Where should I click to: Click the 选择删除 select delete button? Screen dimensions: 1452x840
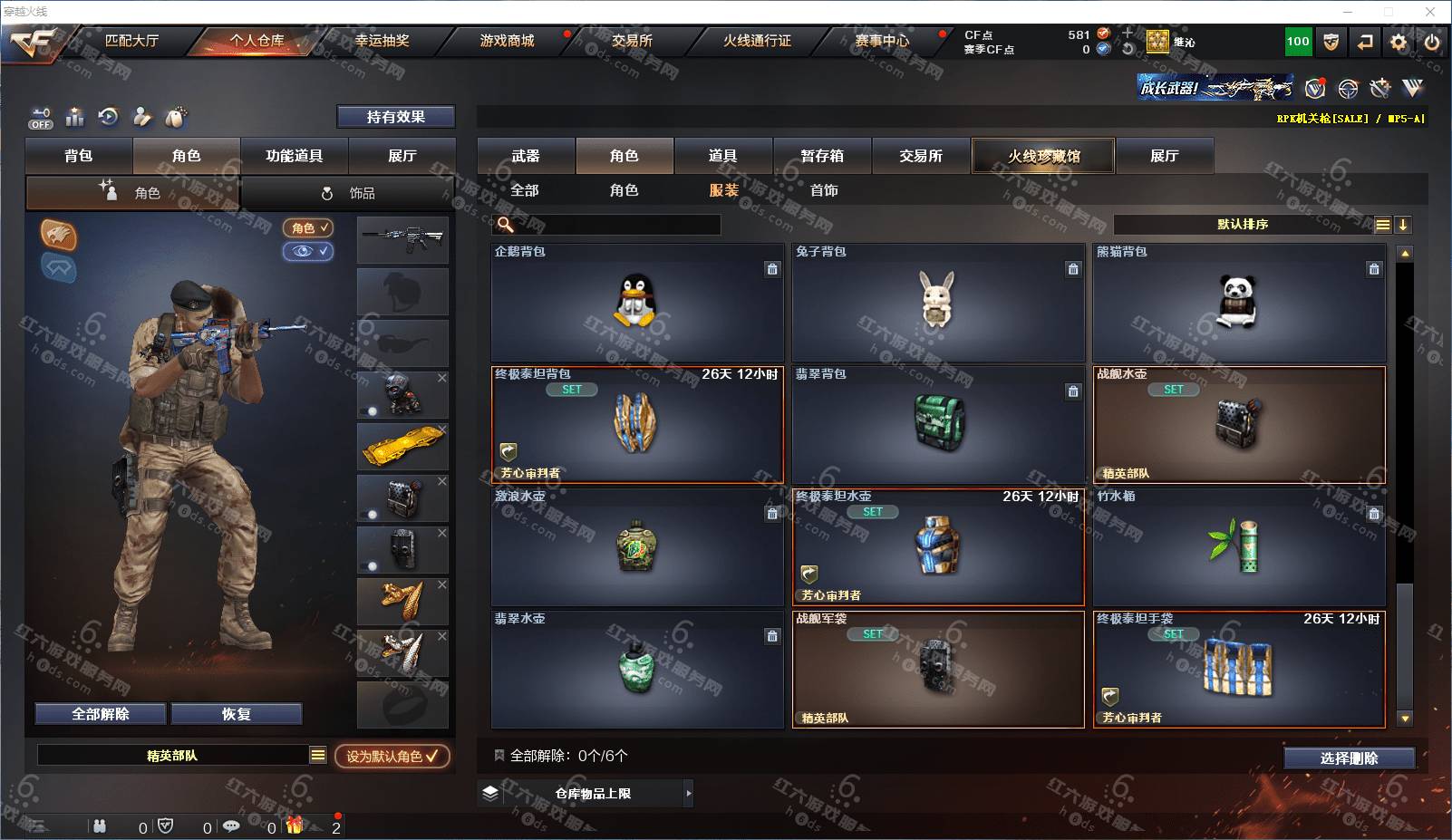(1349, 758)
